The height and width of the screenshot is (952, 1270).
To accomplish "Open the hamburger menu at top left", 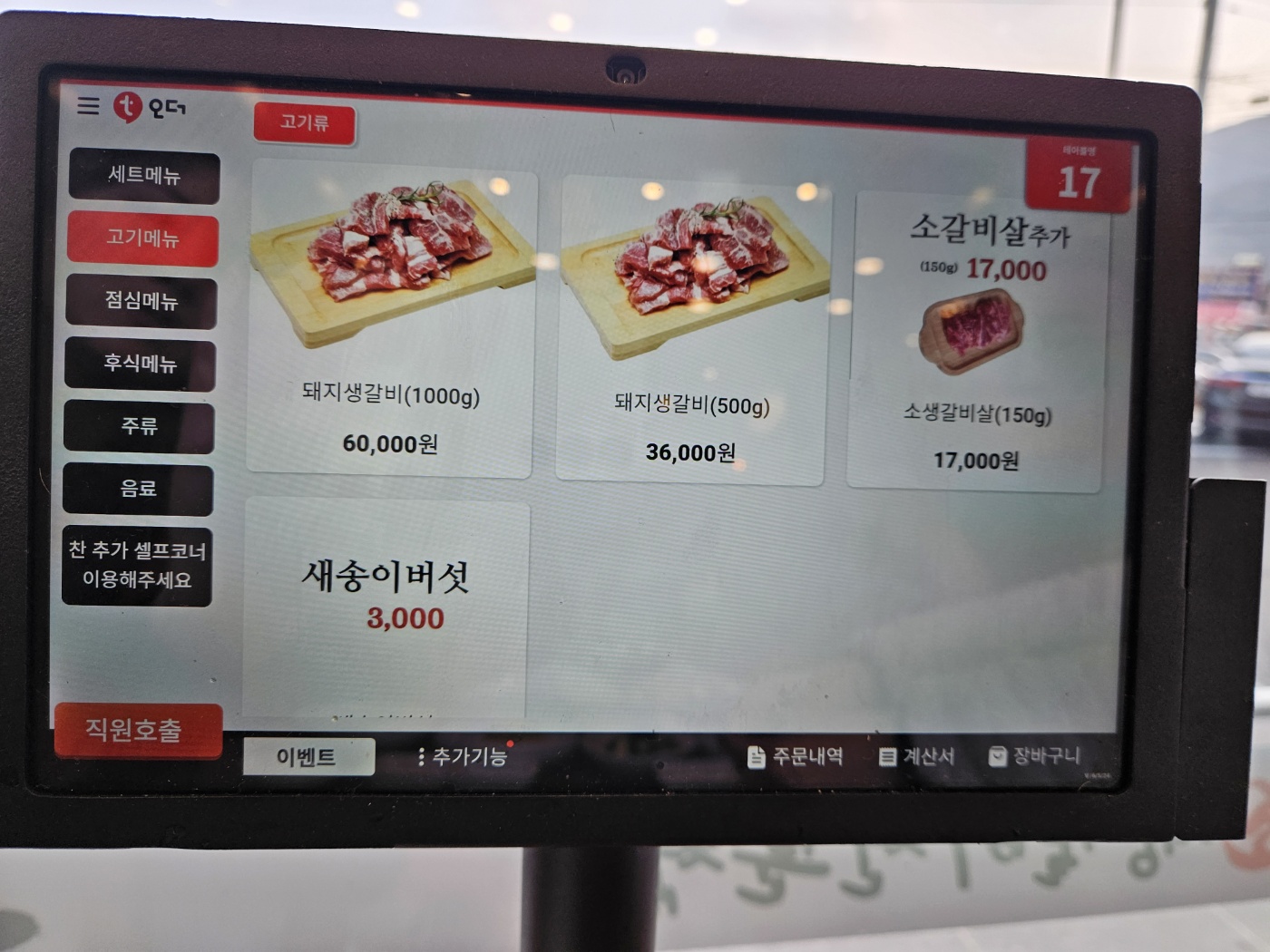I will pyautogui.click(x=87, y=106).
